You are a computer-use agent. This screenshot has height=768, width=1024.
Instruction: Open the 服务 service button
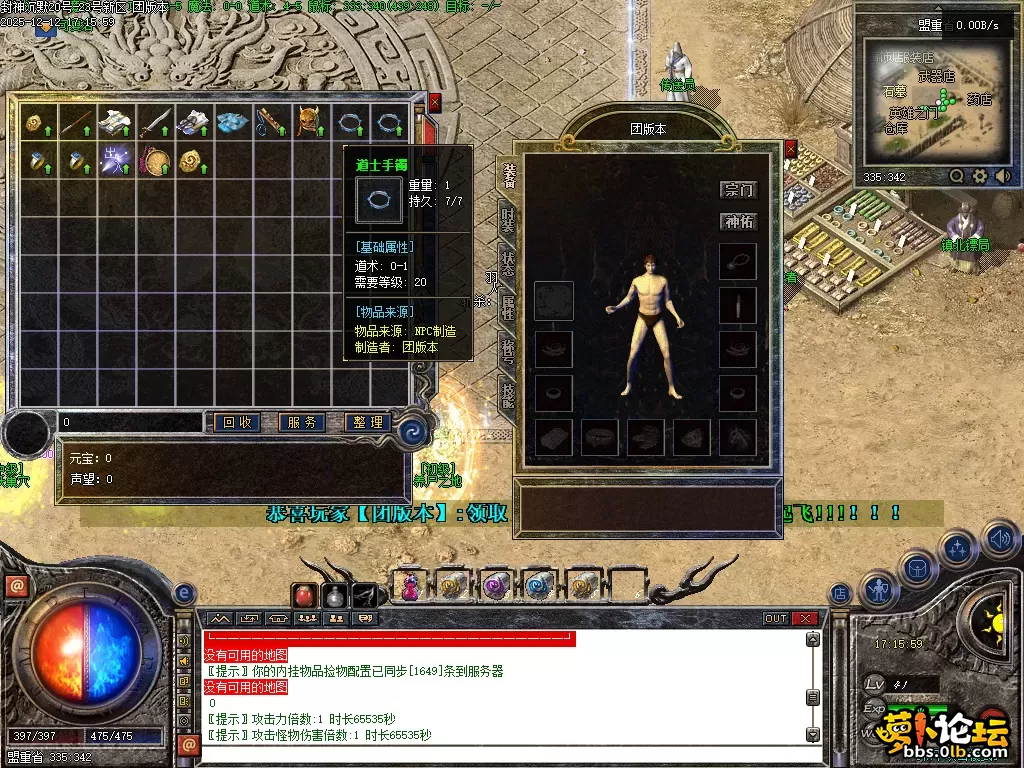302,423
